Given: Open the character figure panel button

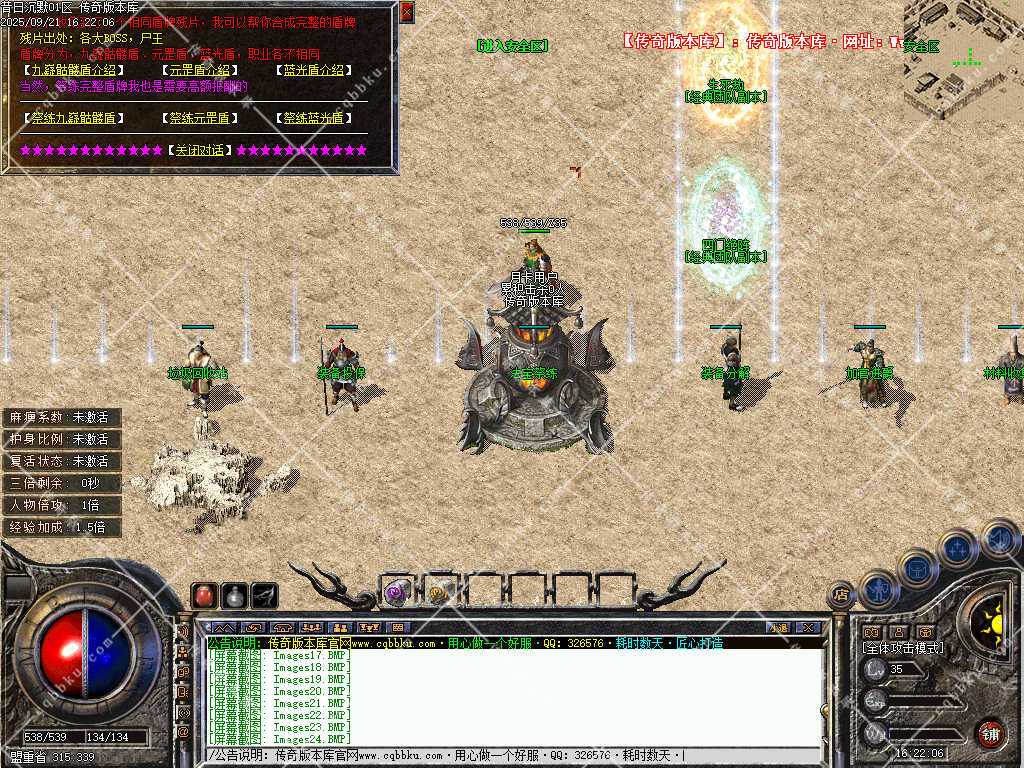Looking at the screenshot, I should 878,588.
